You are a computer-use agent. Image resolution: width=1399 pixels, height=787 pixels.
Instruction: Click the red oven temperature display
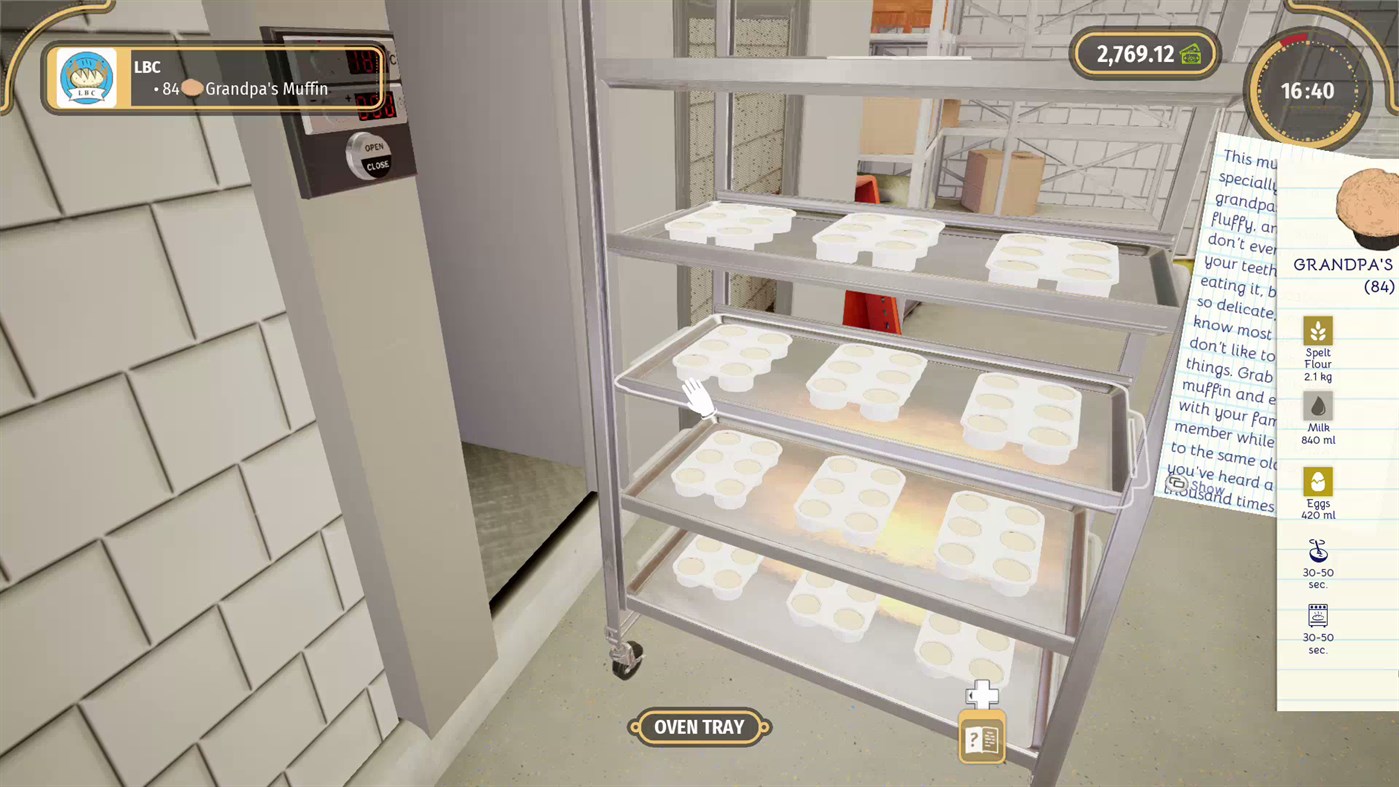(x=362, y=62)
